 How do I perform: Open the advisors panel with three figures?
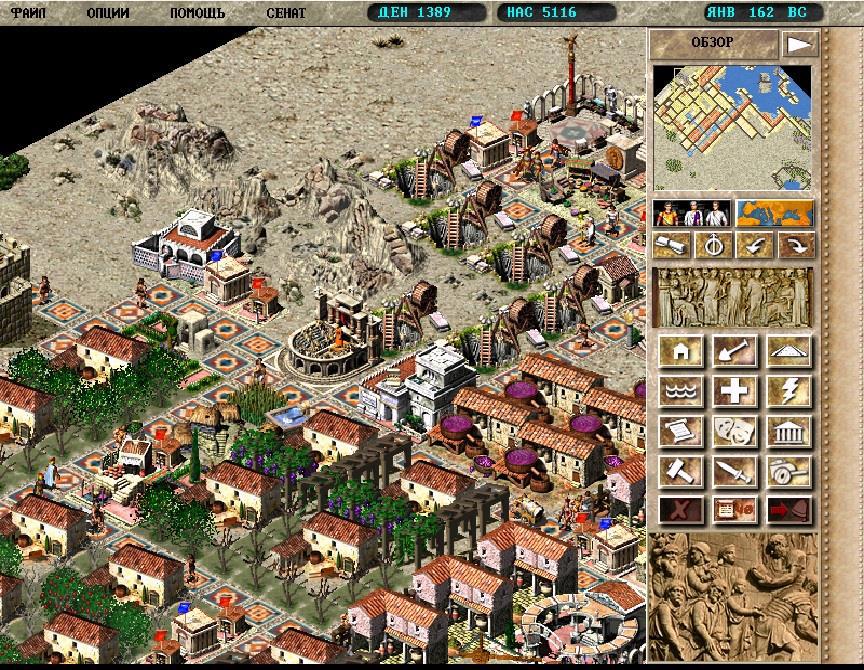click(690, 214)
